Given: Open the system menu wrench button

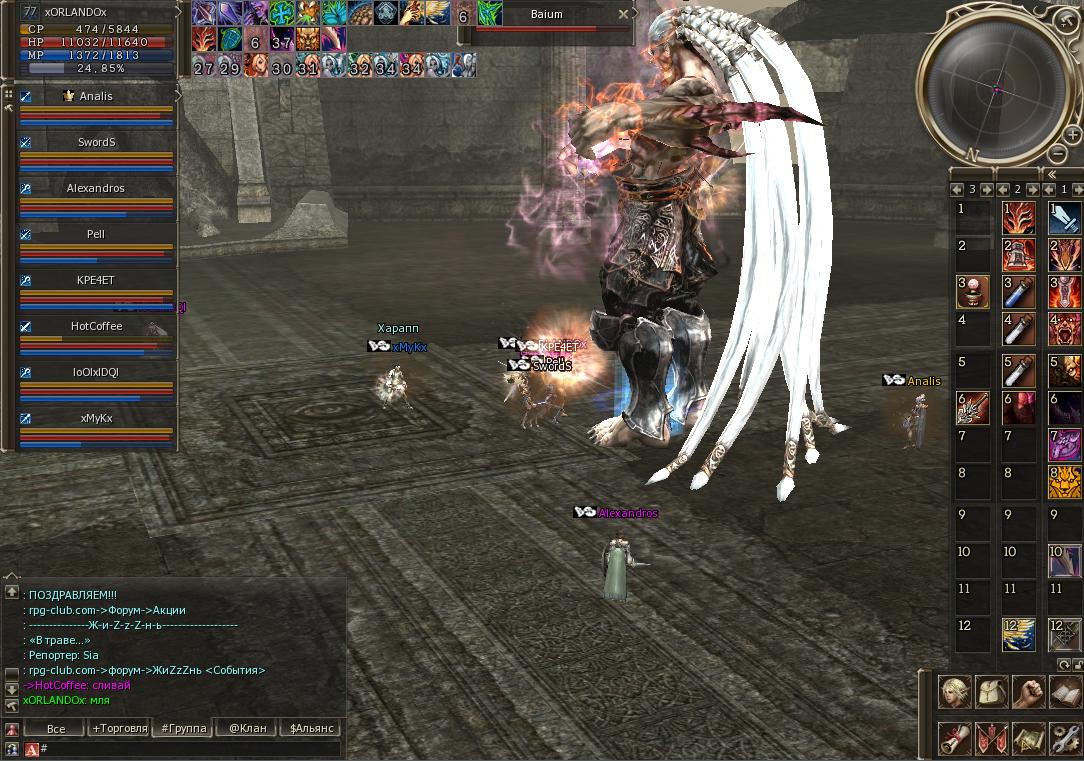Looking at the screenshot, I should pos(1065,740).
